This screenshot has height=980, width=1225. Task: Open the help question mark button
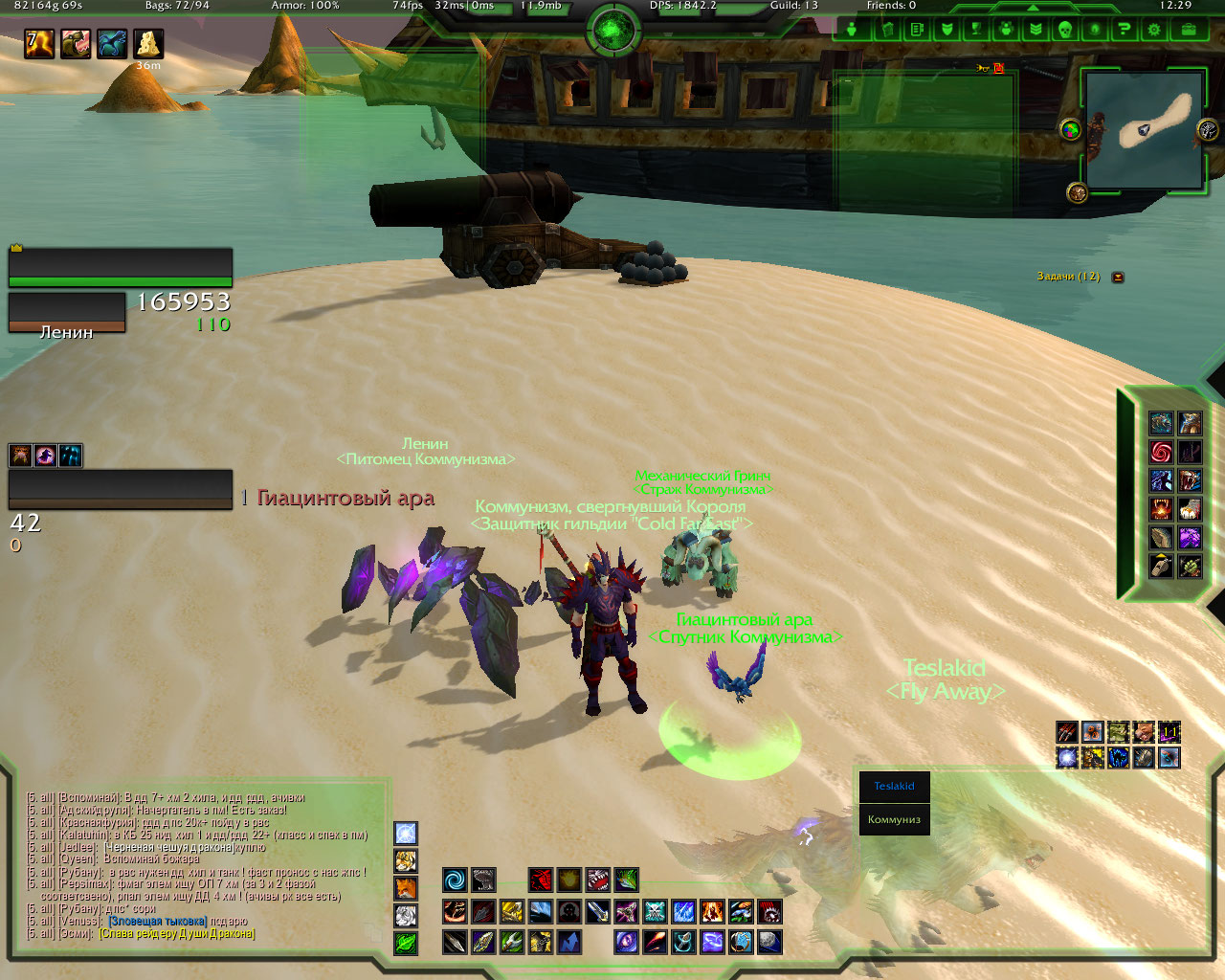point(1125,29)
